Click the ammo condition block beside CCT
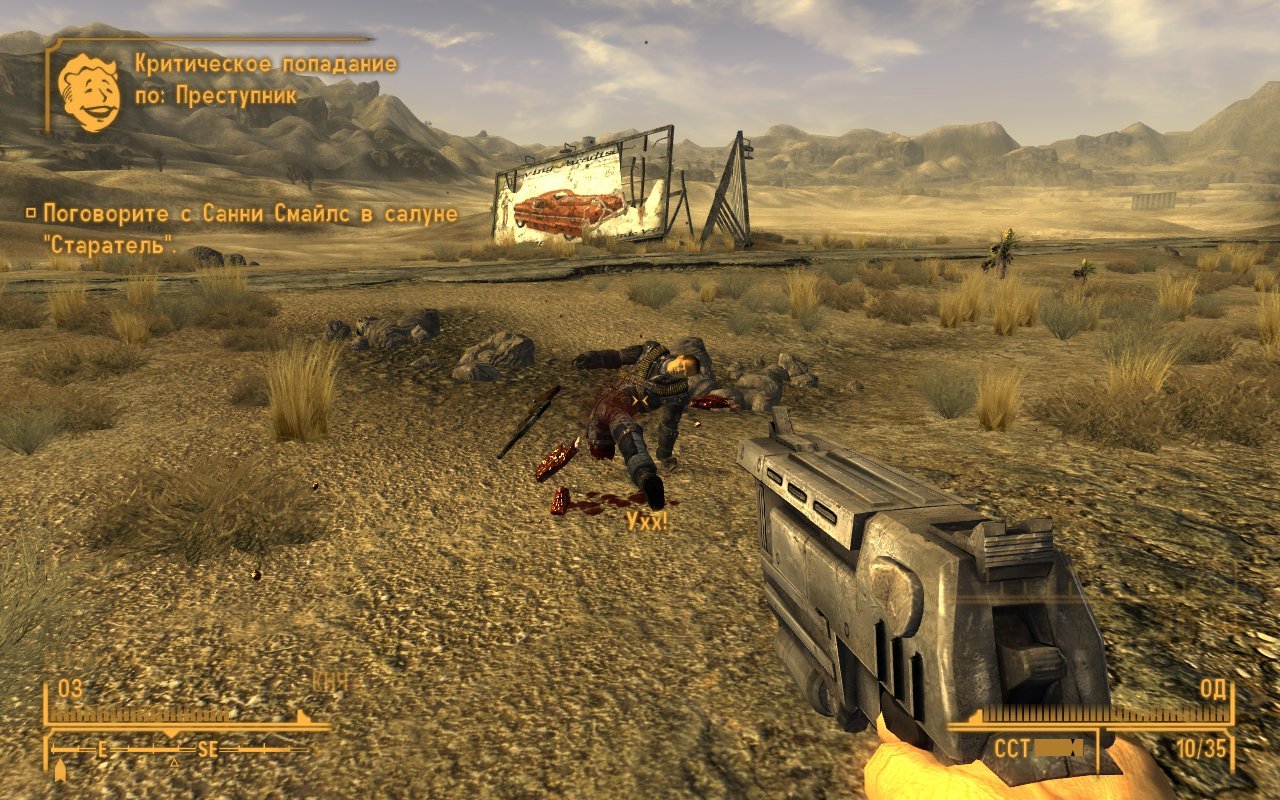The height and width of the screenshot is (800, 1280). [x=1058, y=747]
